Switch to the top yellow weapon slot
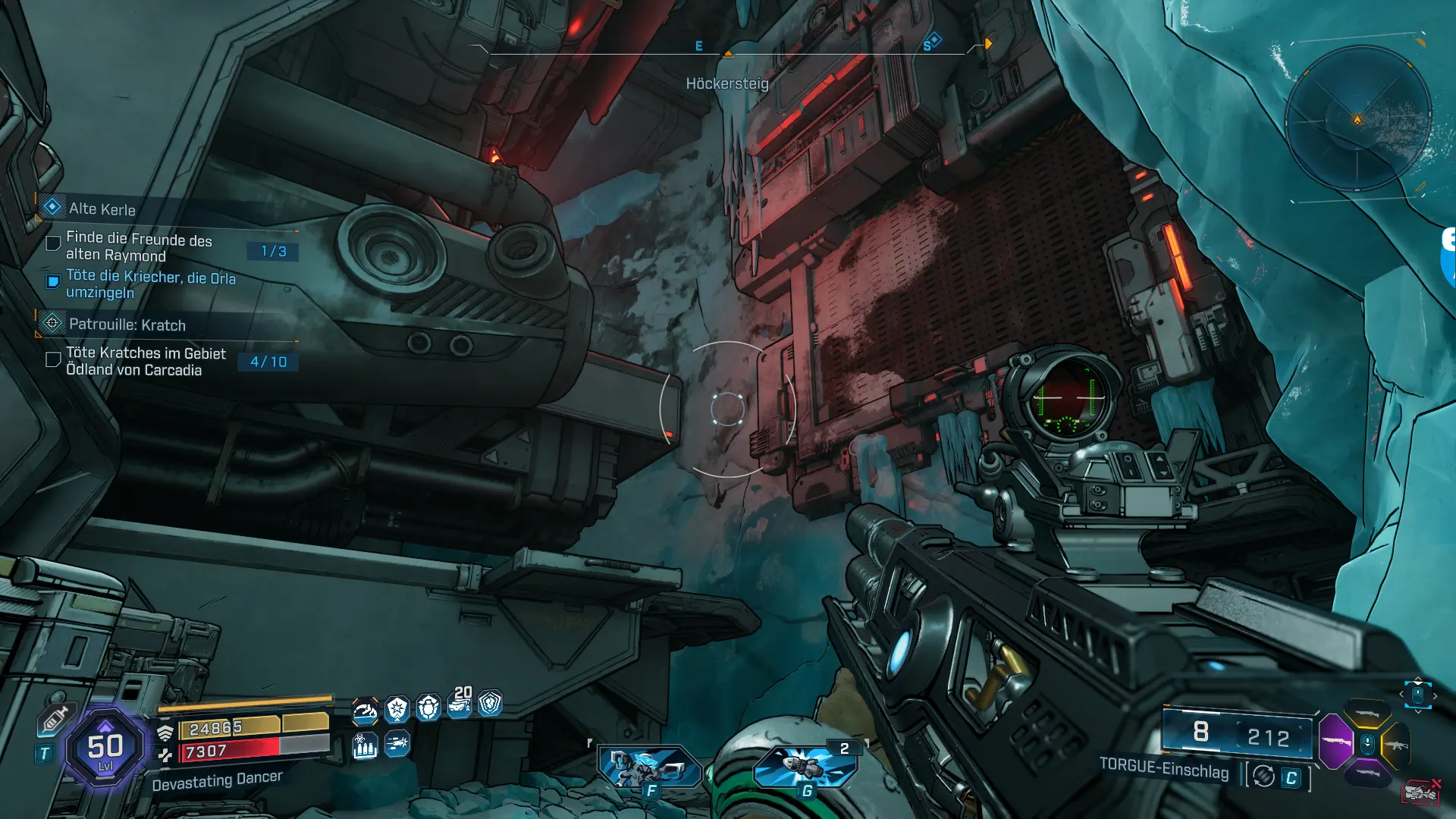Image resolution: width=1456 pixels, height=819 pixels. [1367, 713]
